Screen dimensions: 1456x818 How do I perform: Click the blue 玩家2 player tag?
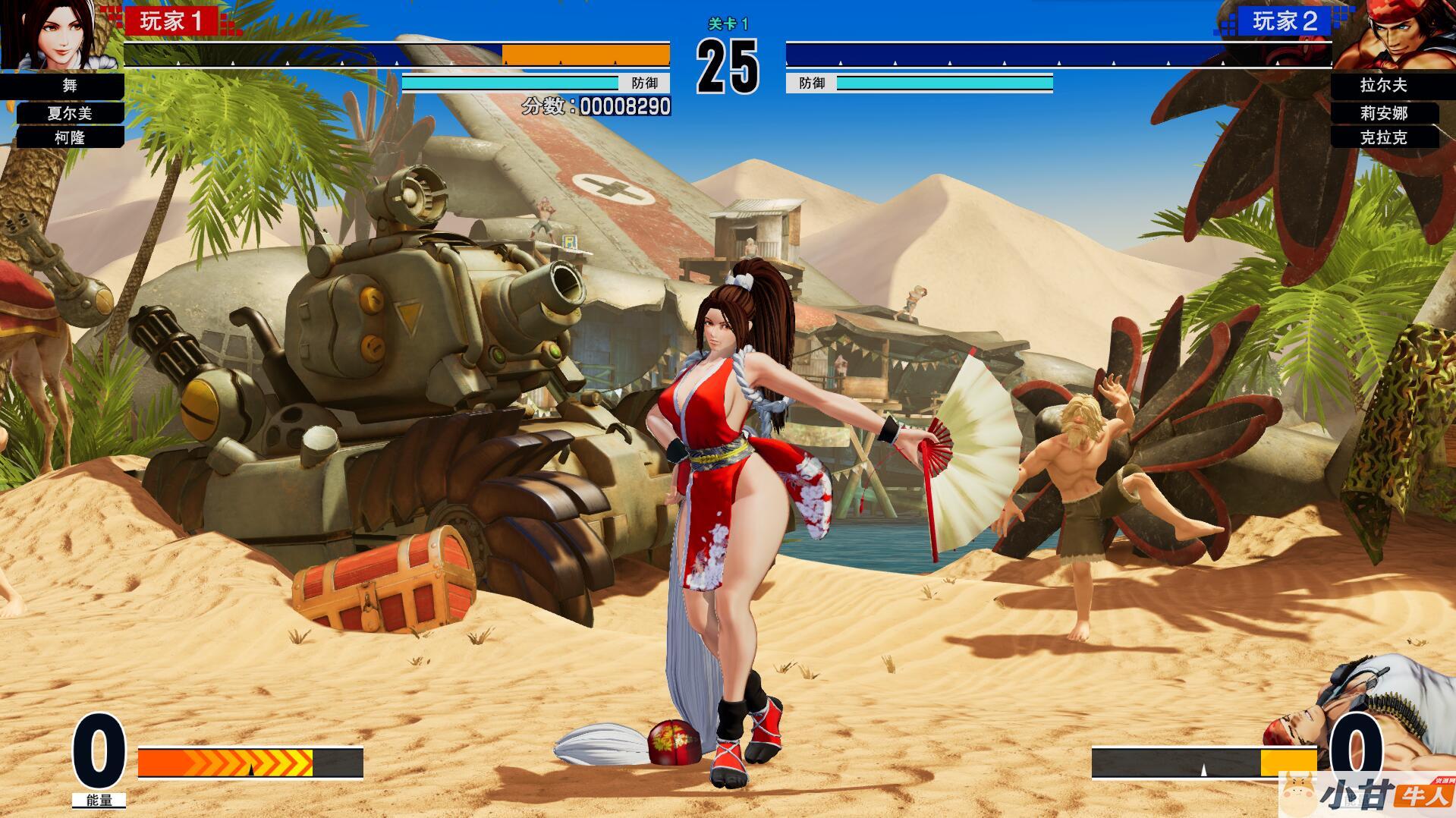tap(1285, 21)
